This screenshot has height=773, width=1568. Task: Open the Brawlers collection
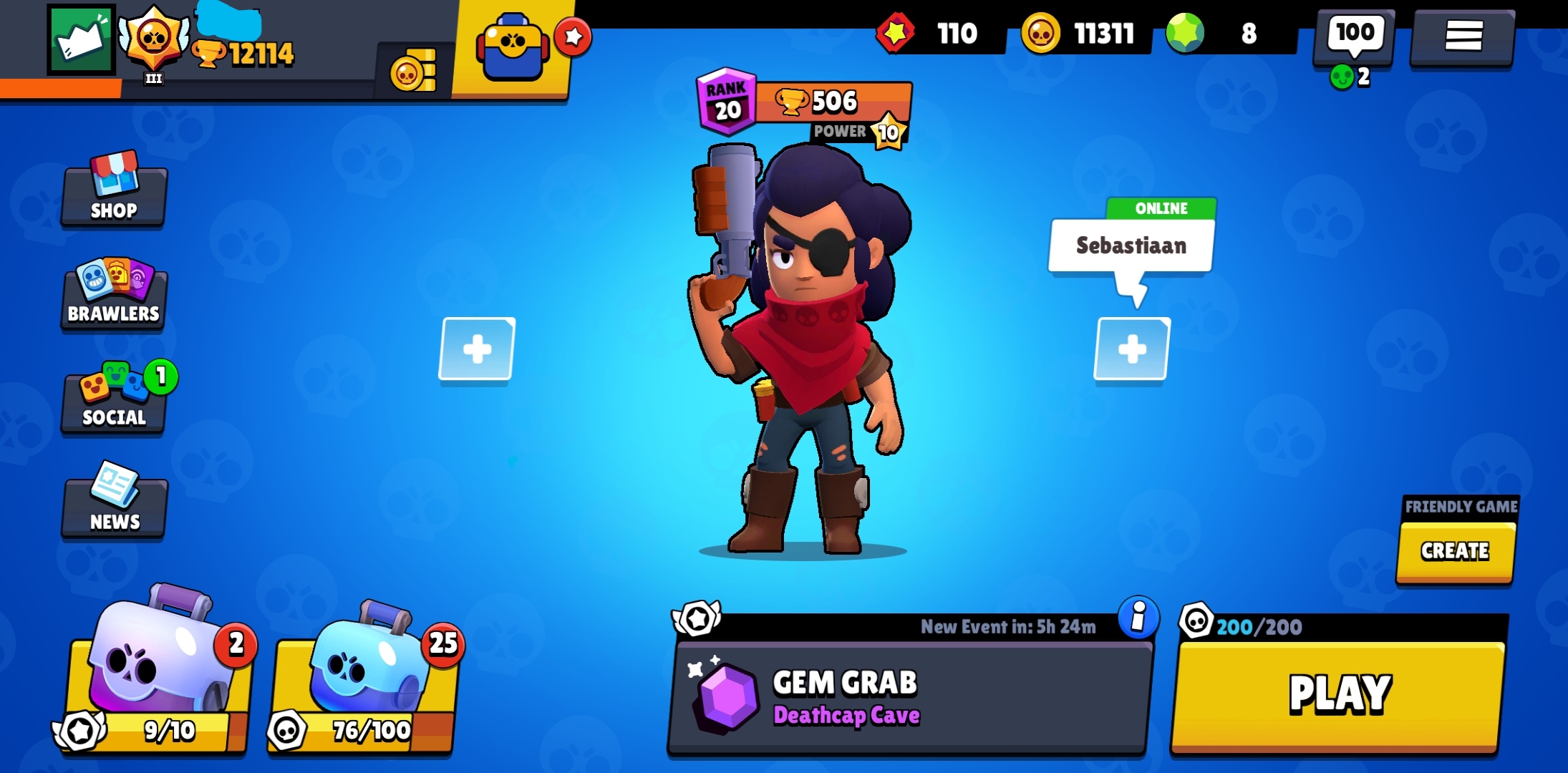114,295
